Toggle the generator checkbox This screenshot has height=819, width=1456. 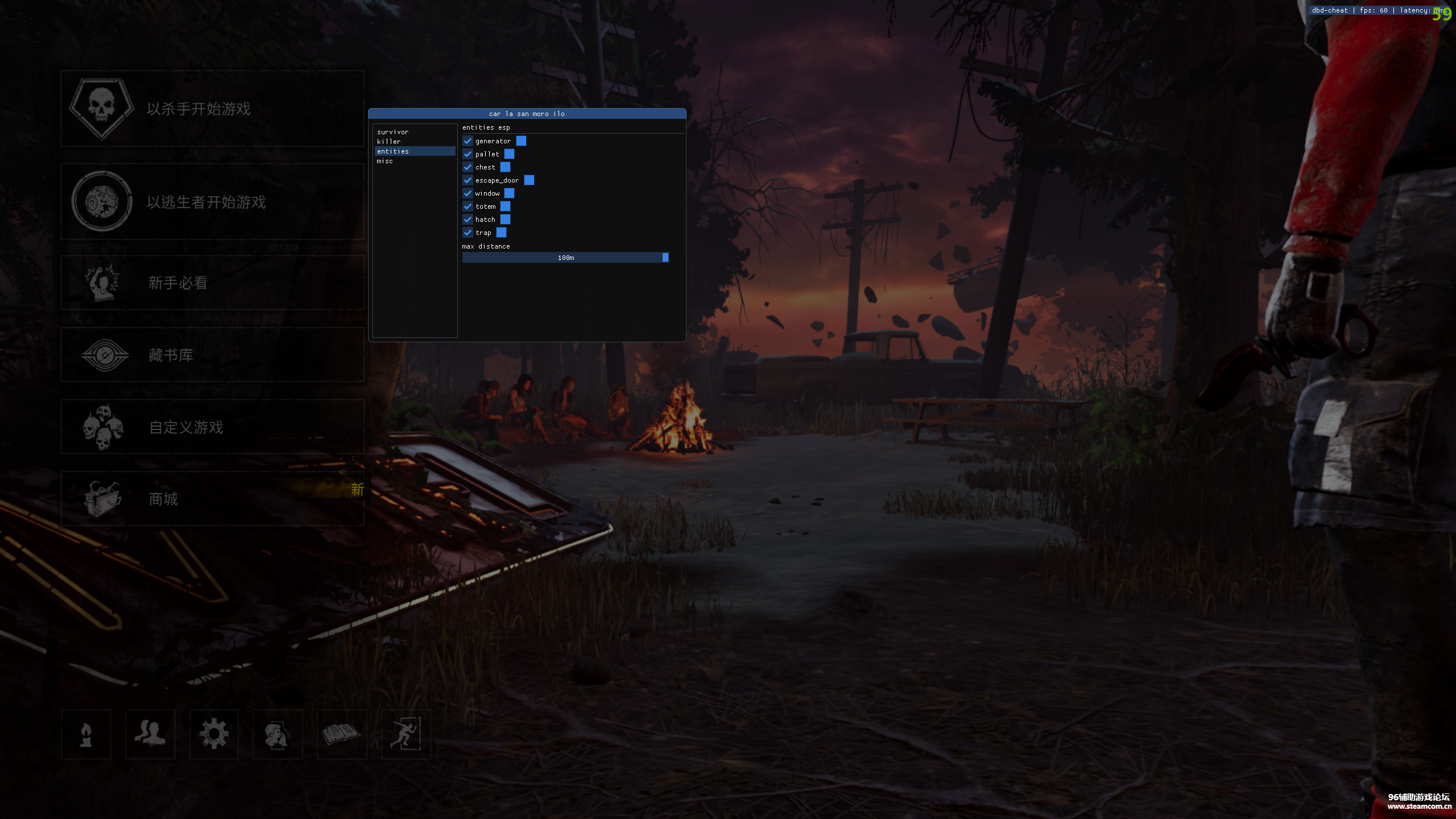tap(468, 141)
